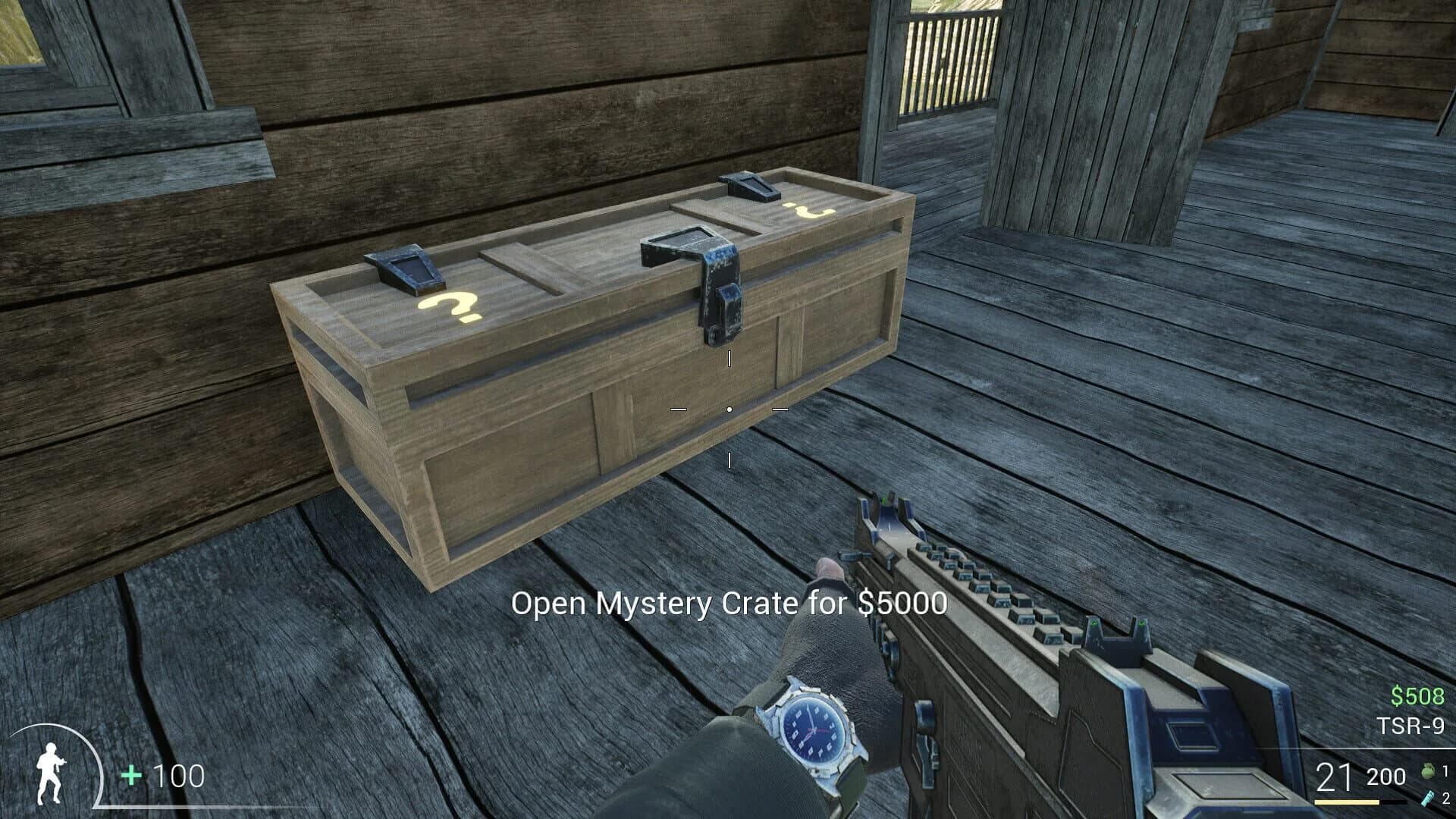The height and width of the screenshot is (819, 1456).
Task: Click the blue flashbang grenade icon
Action: [x=1427, y=799]
